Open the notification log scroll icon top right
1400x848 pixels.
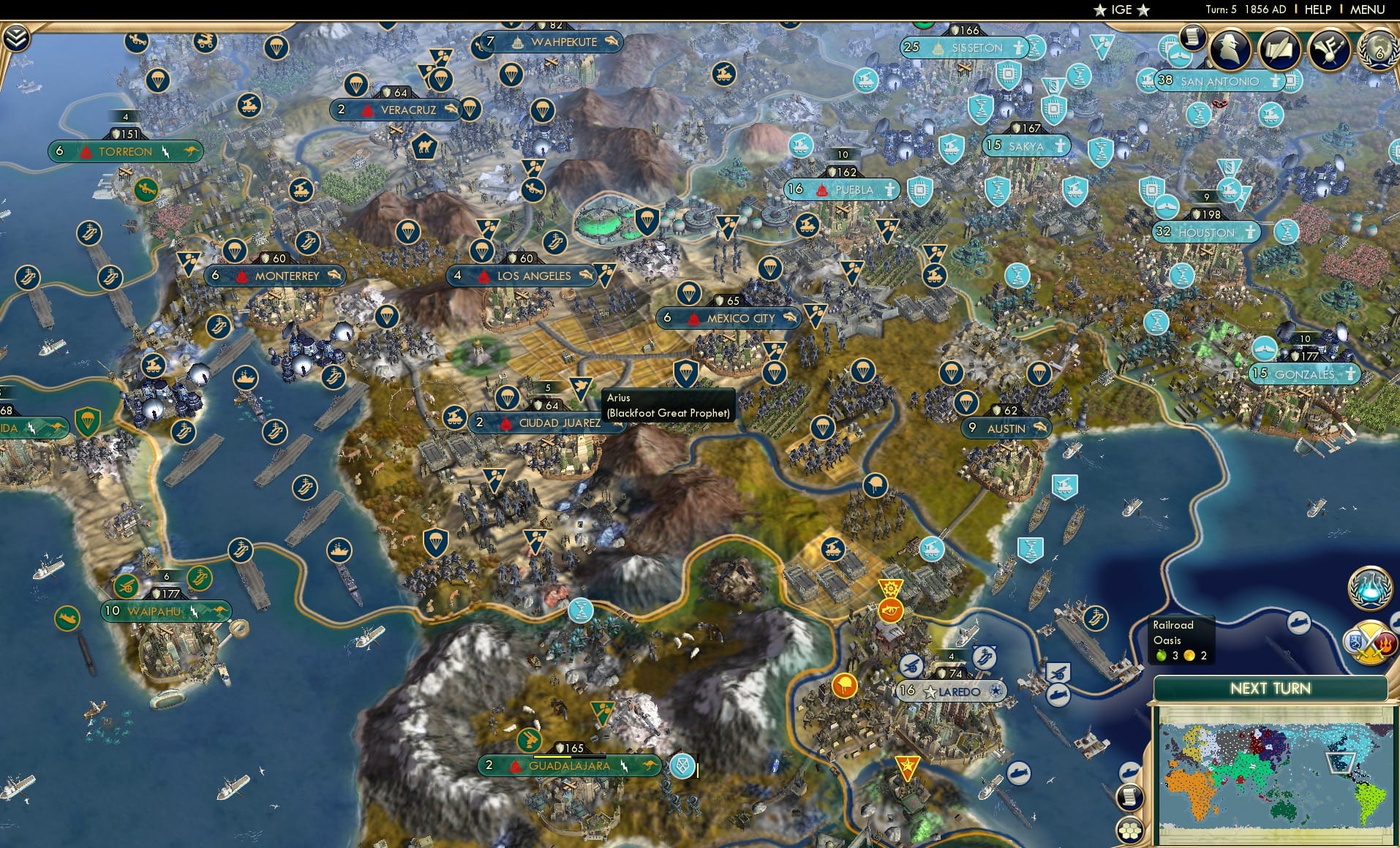(x=1194, y=37)
